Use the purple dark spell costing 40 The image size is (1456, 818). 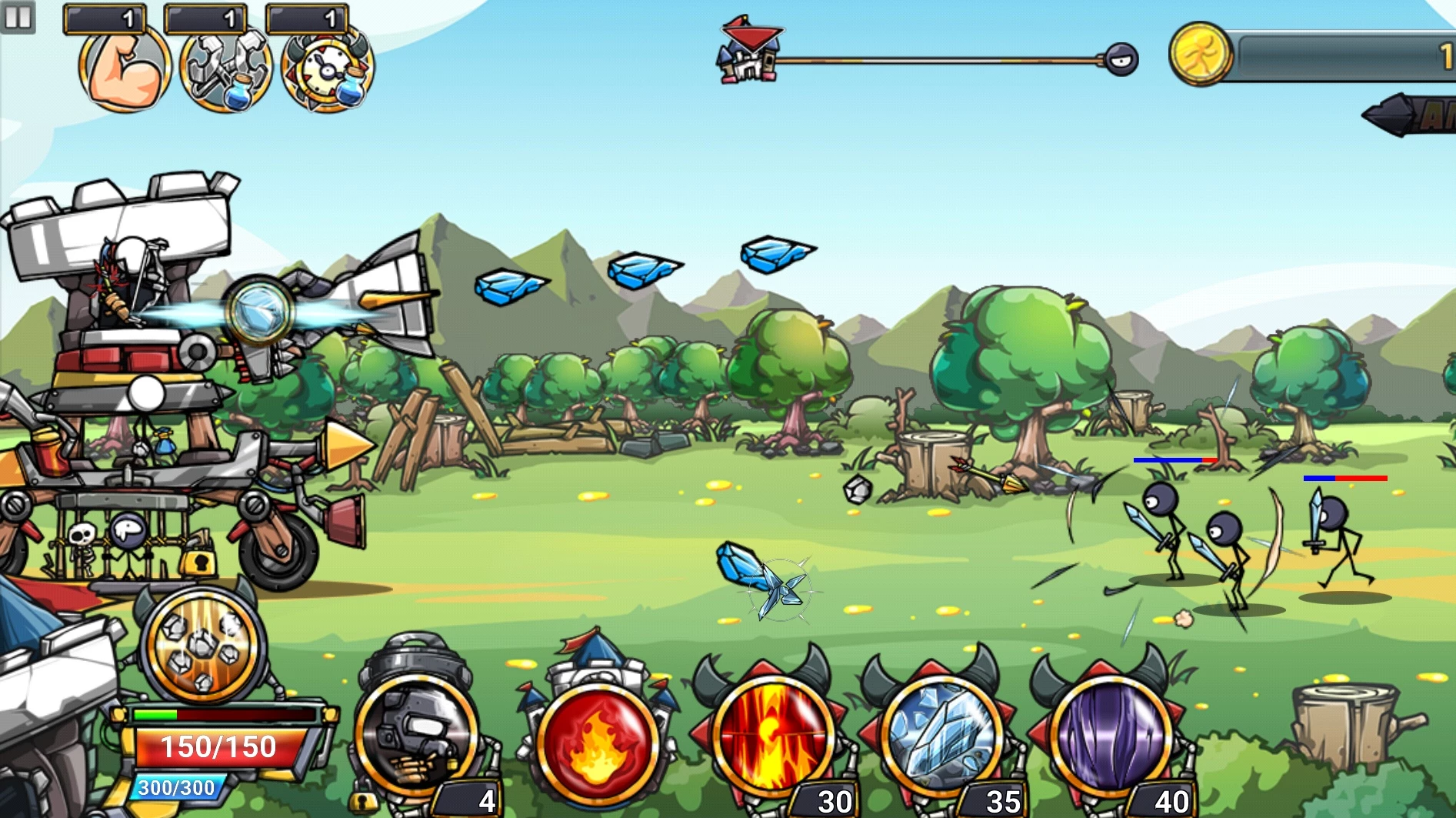click(1109, 737)
